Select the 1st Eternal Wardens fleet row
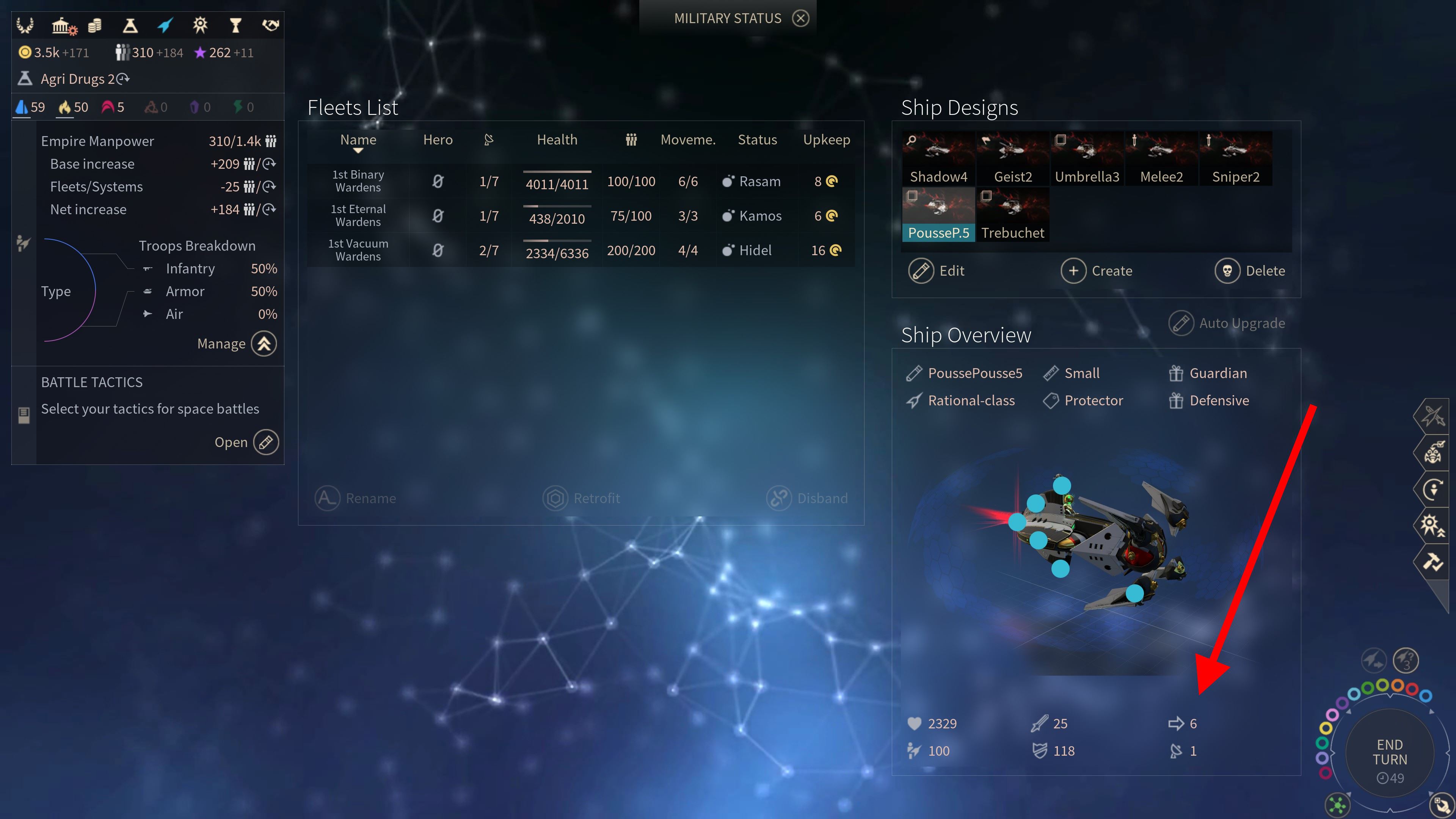The width and height of the screenshot is (1456, 819). [x=581, y=216]
